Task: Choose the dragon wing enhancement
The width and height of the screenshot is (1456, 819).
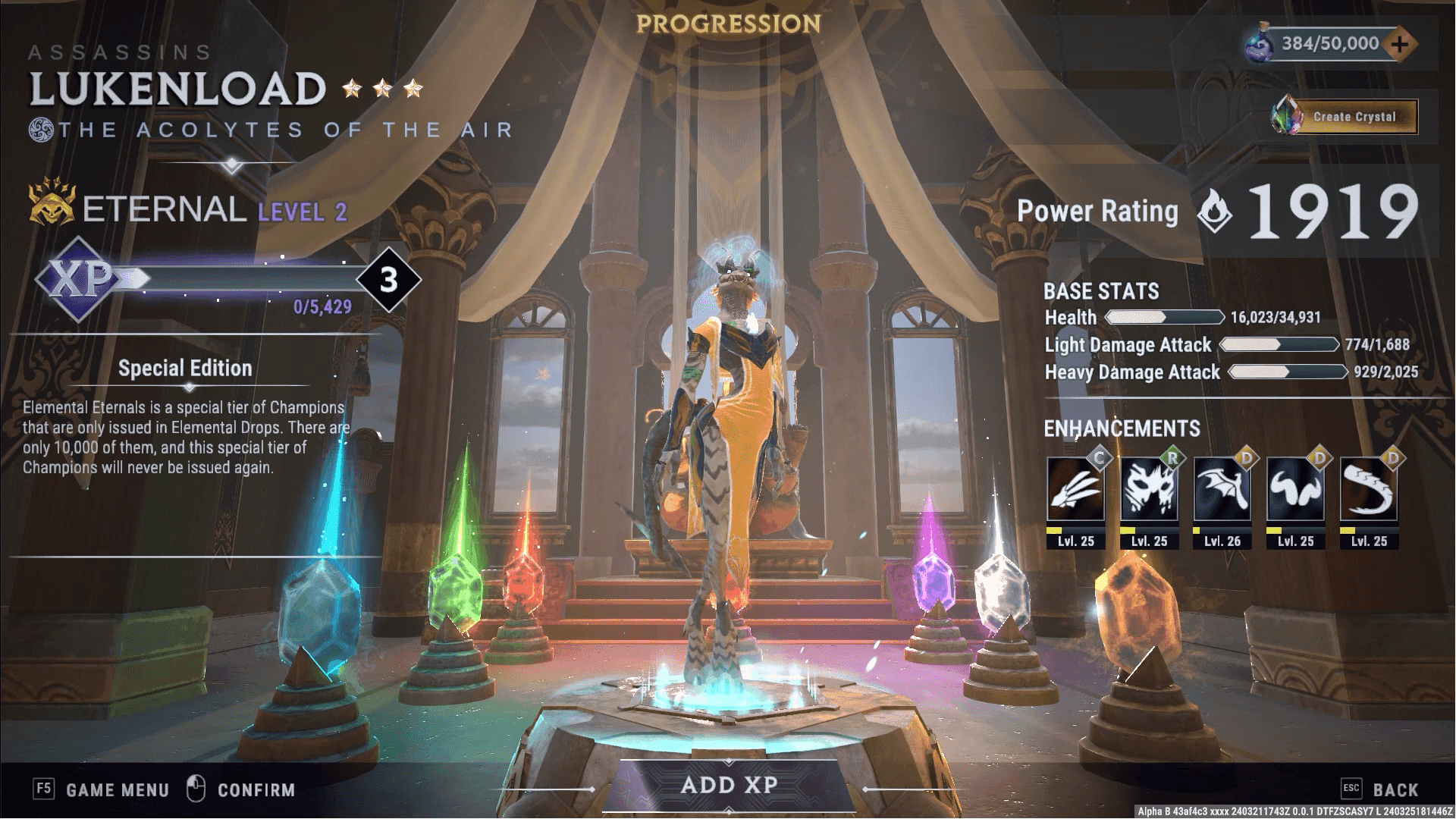Action: pos(1222,491)
